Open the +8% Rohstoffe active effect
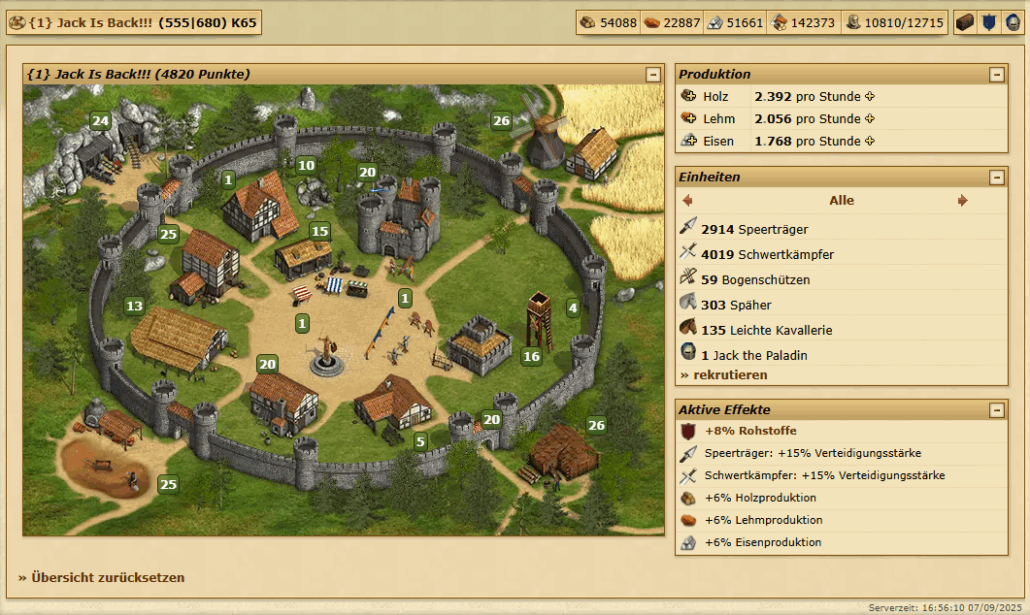 click(744, 431)
